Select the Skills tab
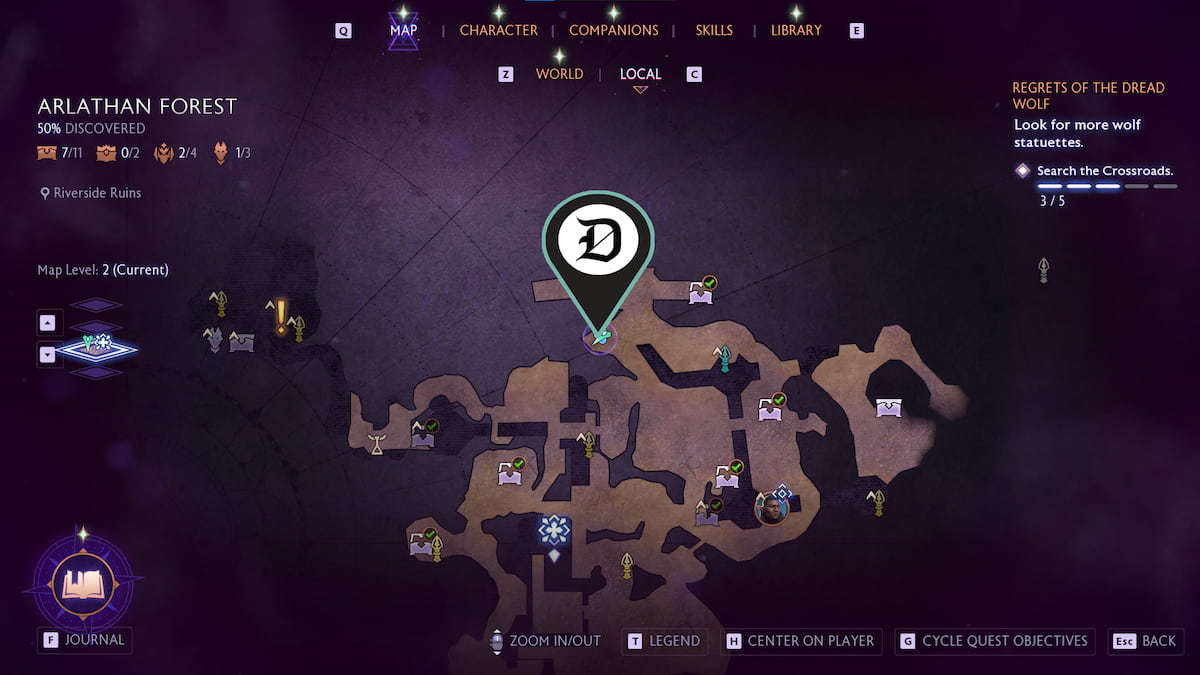 pos(714,30)
